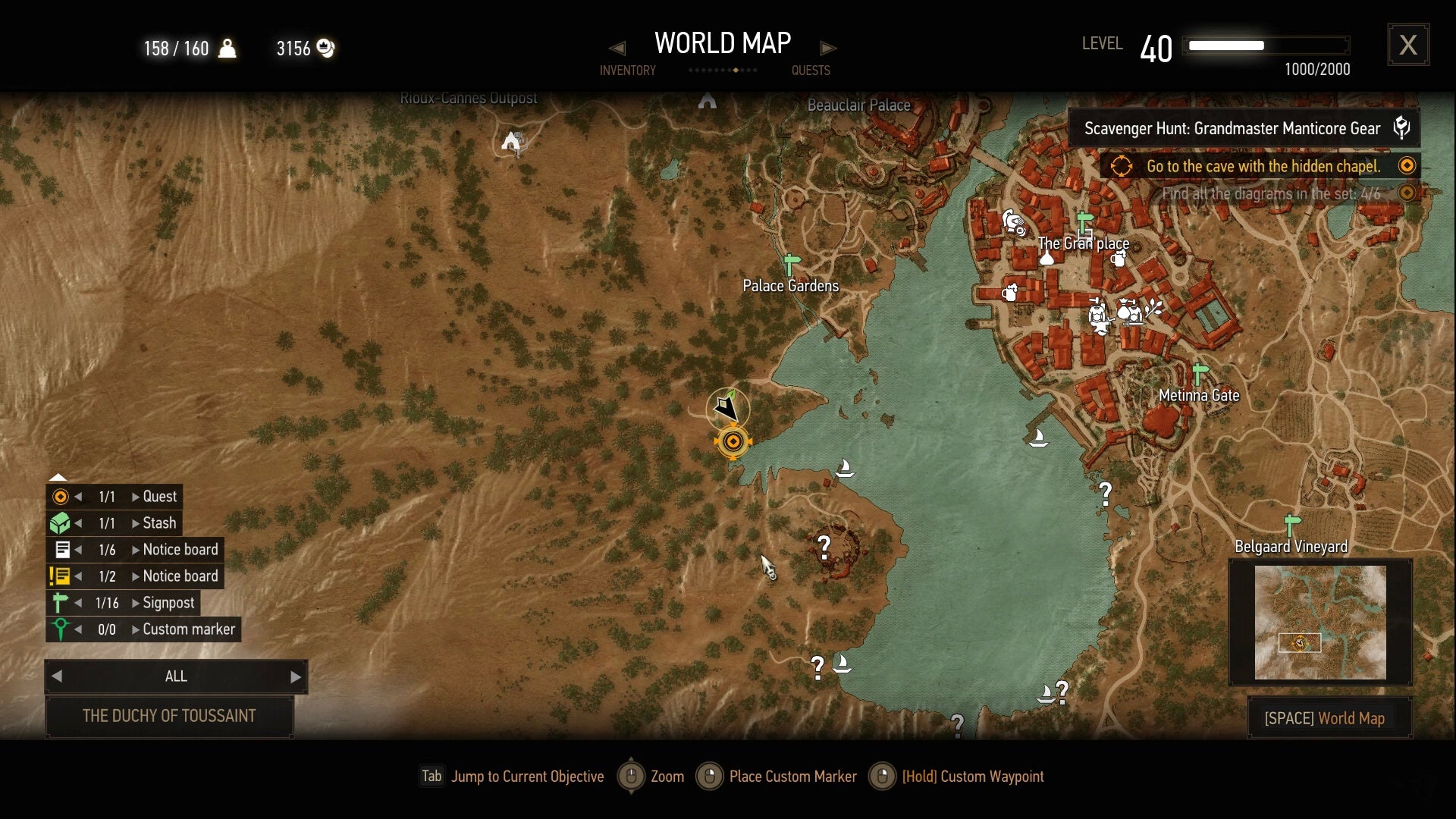Toggle tracking of the hidden chapel objective
Screen dimensions: 1456x819
pos(1407,165)
